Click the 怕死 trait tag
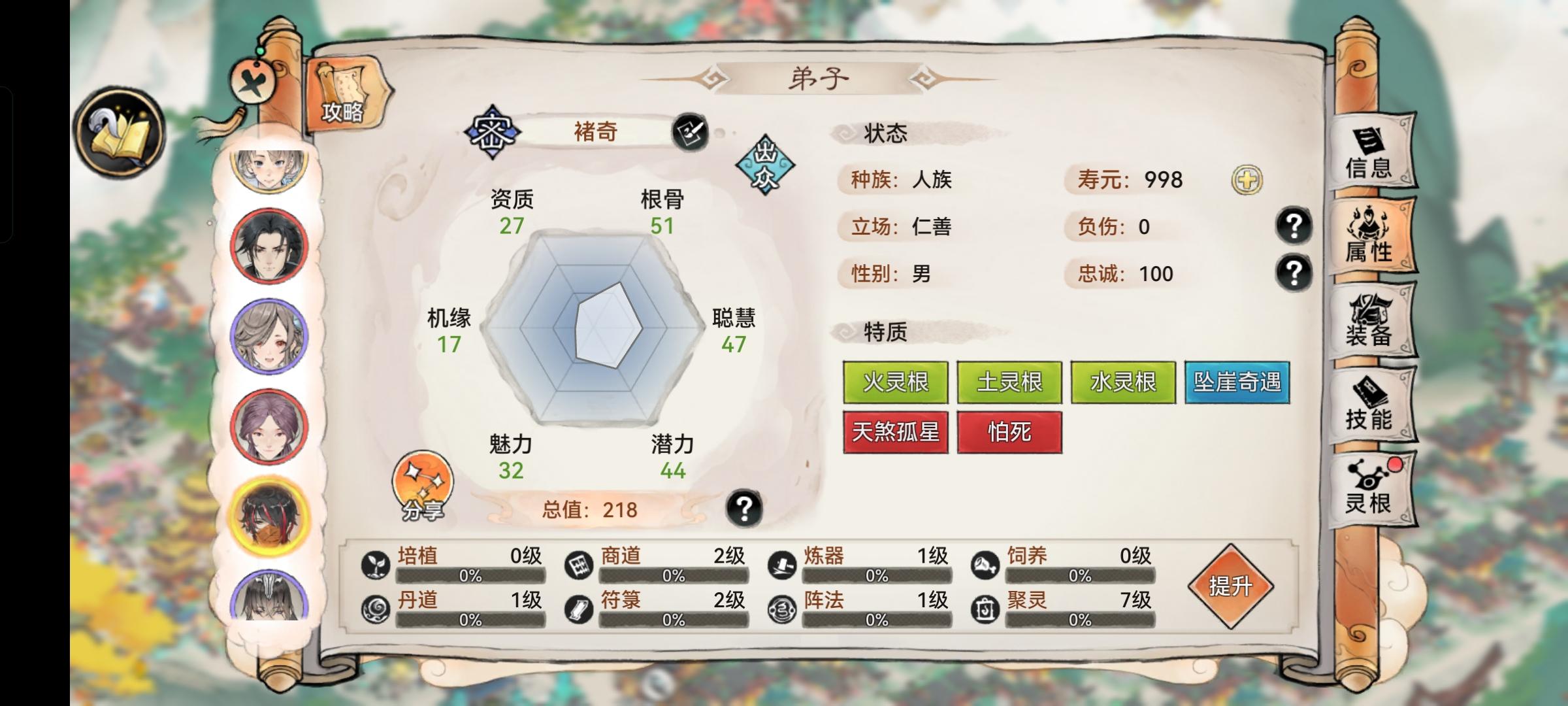This screenshot has height=706, width=1568. tap(1009, 433)
